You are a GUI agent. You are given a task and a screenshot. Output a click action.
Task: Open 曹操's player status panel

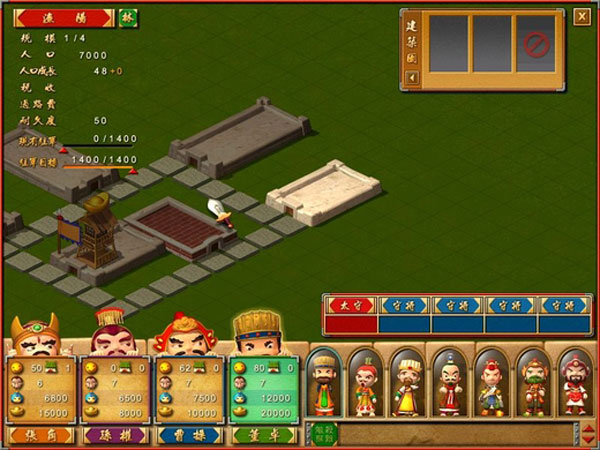pos(187,390)
